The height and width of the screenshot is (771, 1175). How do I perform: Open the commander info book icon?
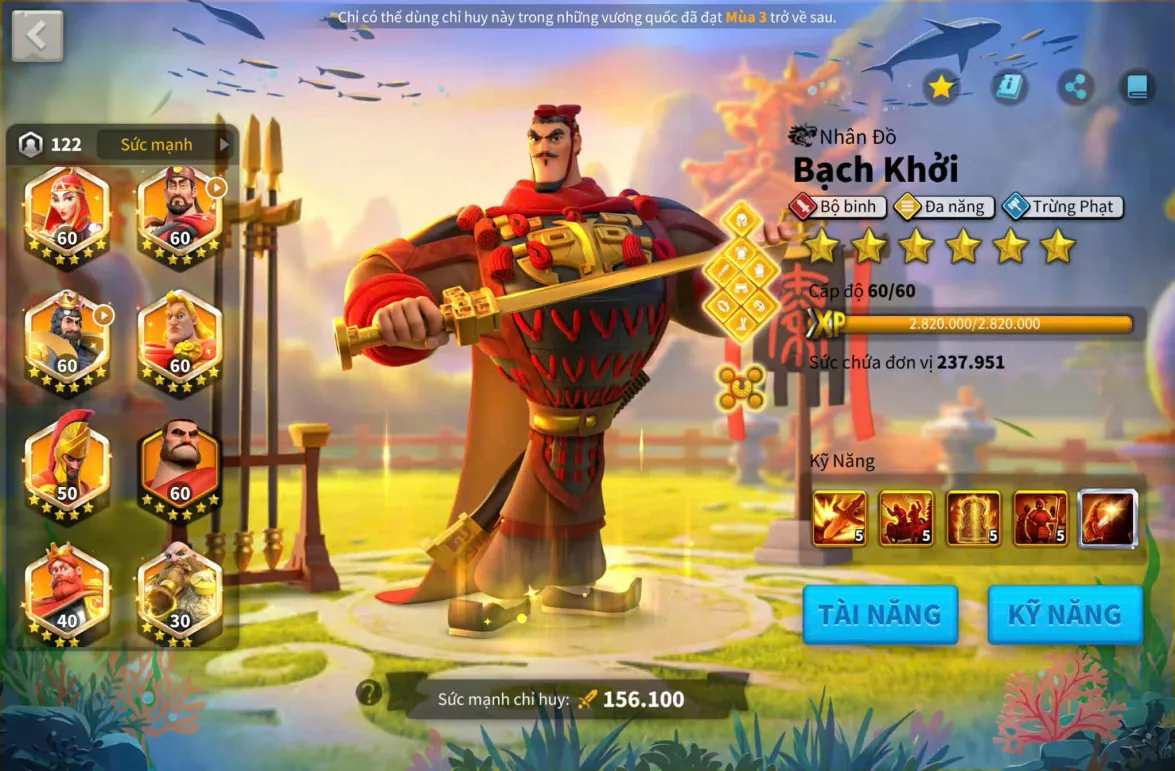tap(1009, 87)
